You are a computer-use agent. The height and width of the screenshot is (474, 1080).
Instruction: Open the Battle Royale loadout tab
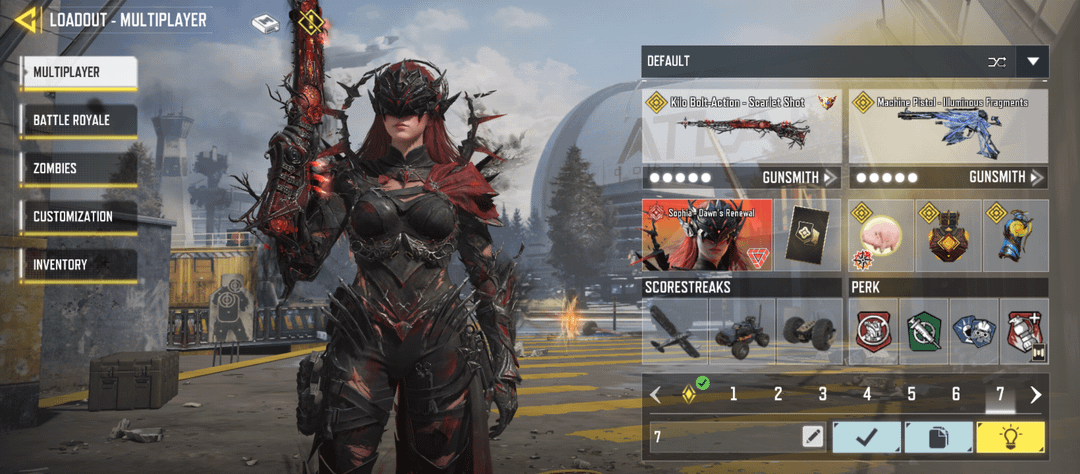(x=78, y=120)
